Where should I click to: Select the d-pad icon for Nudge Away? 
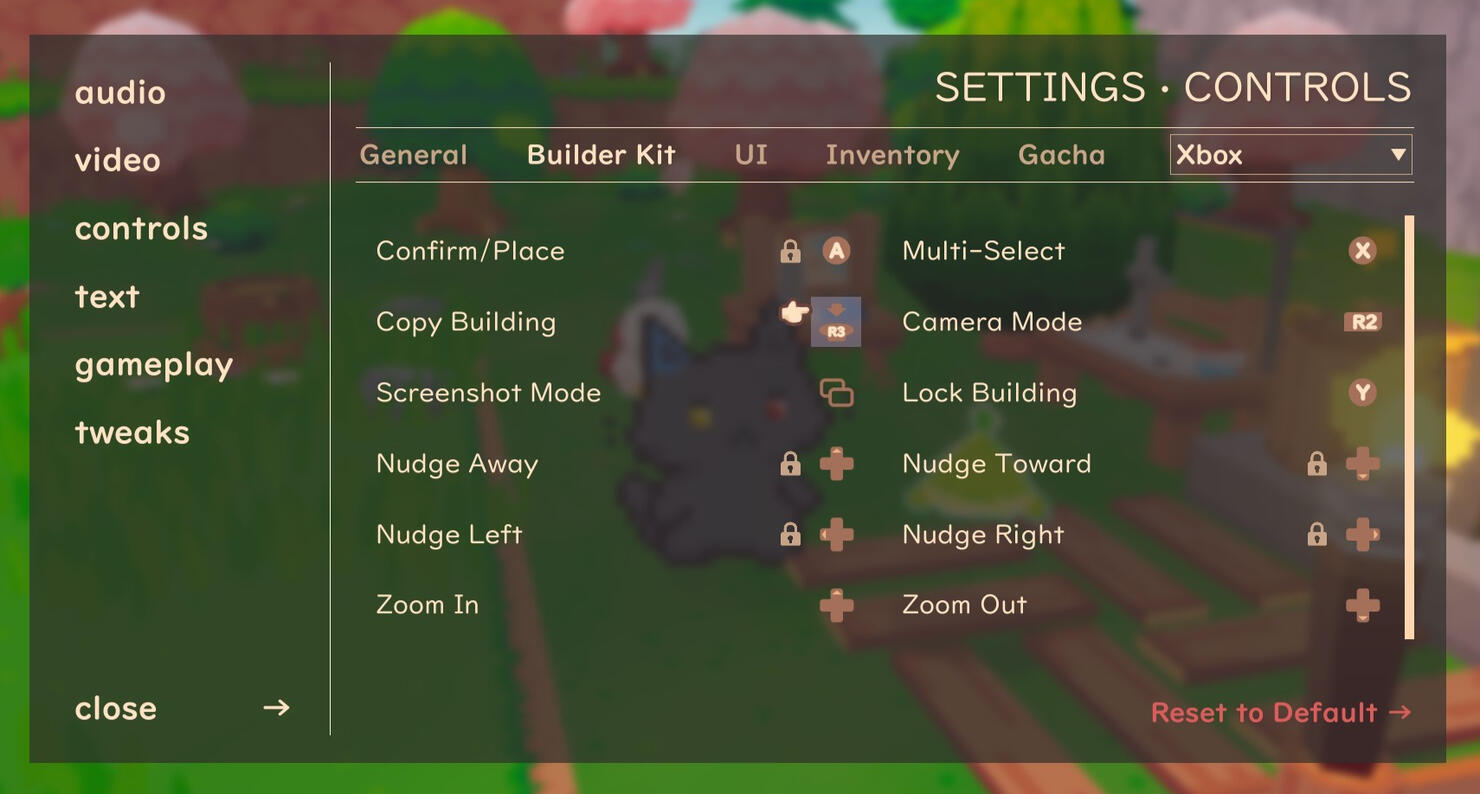coord(836,464)
